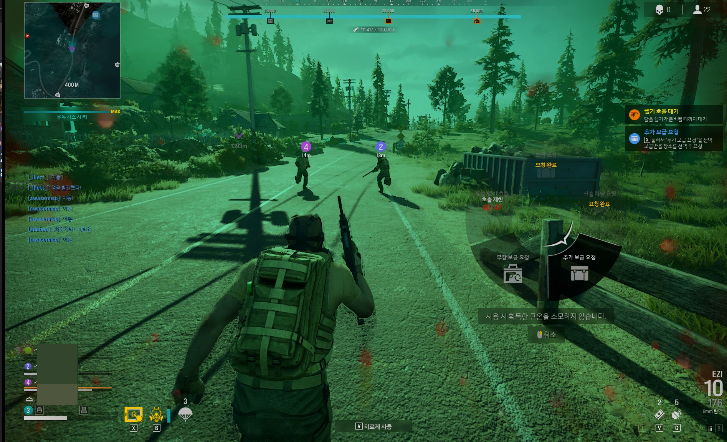Click the skull kill counter icon

tap(659, 9)
